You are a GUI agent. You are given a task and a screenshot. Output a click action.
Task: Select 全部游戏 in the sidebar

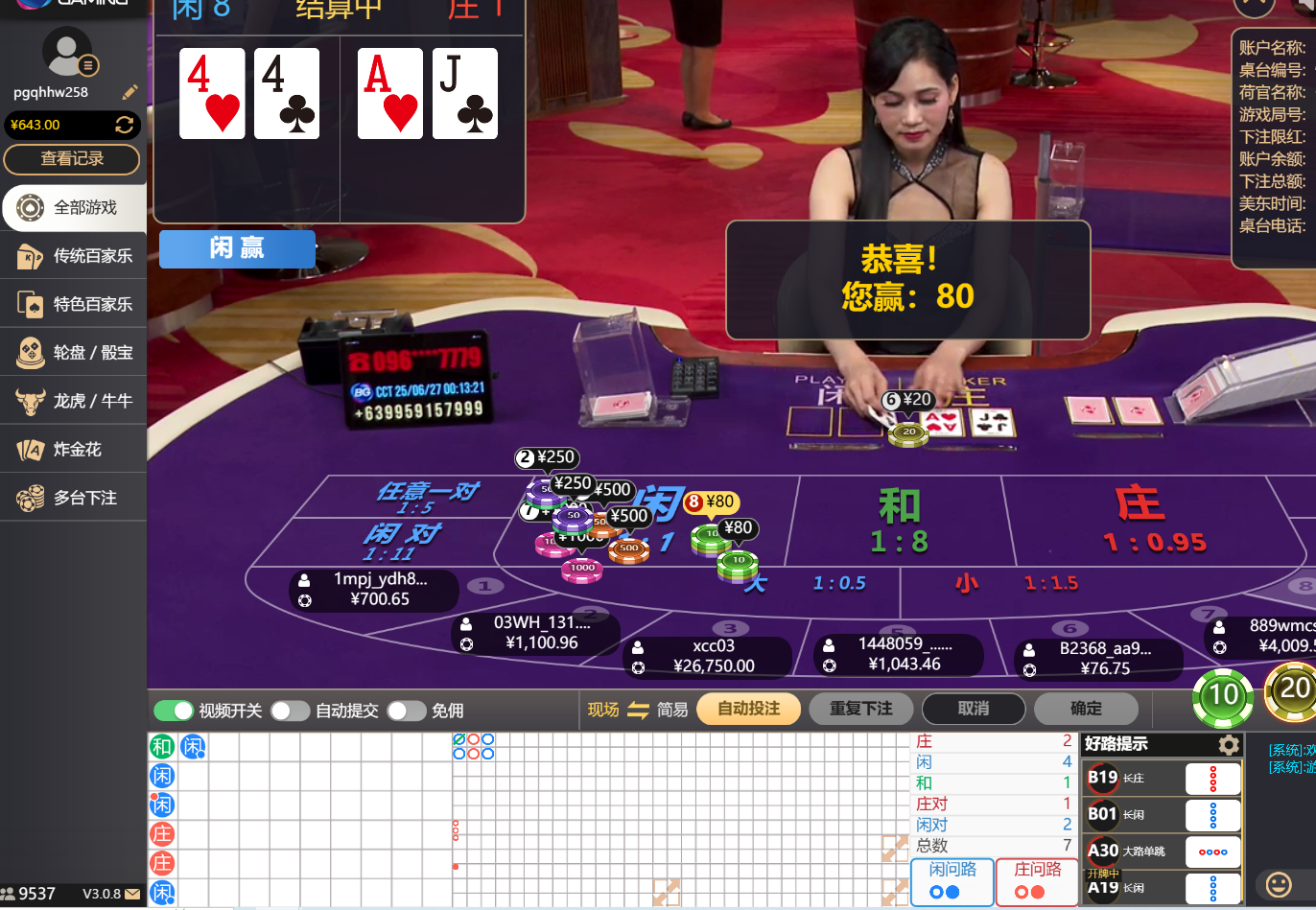(74, 207)
